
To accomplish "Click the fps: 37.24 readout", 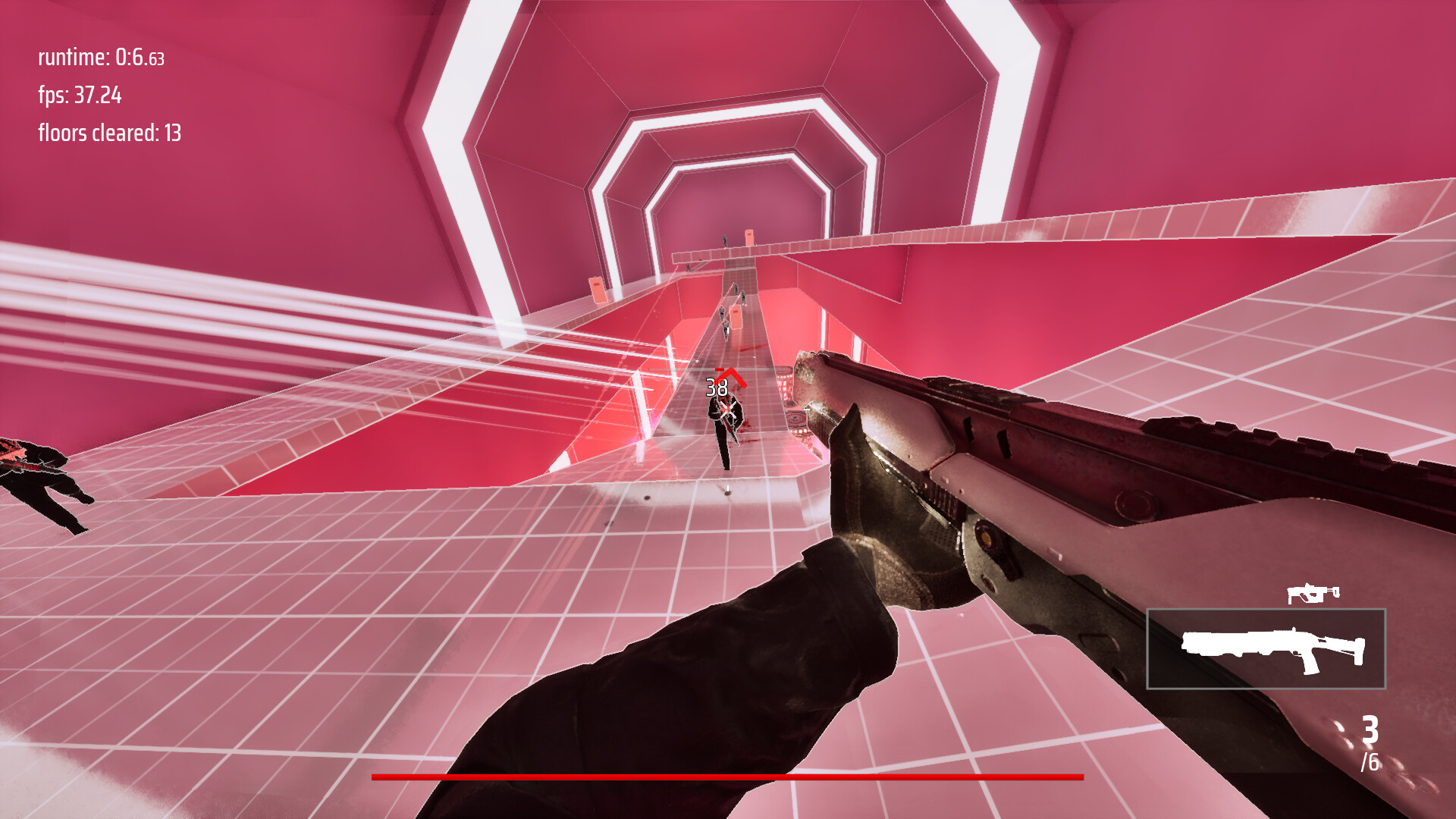I will 80,97.
